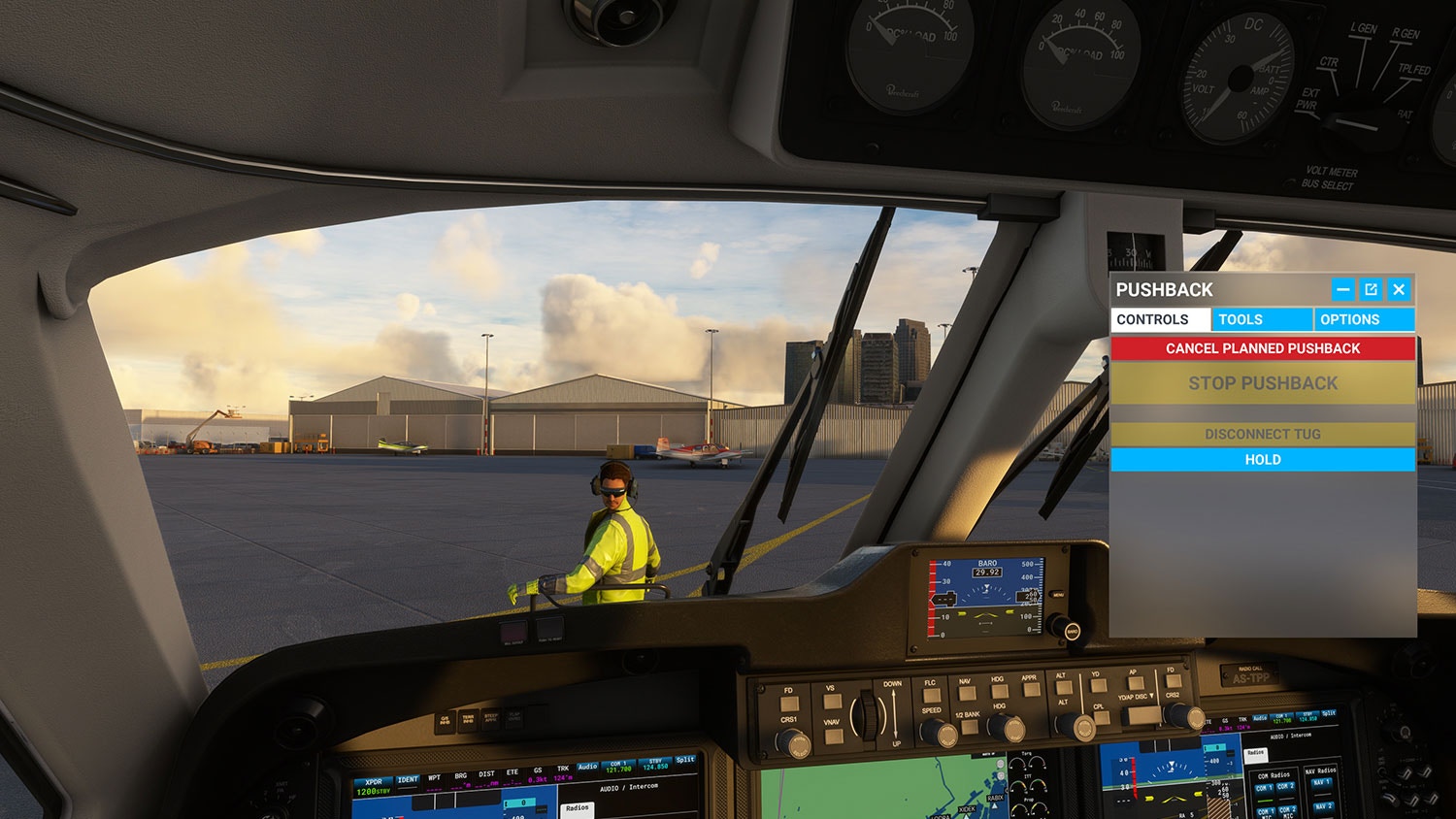
Task: Open the Options tab
Action: click(1363, 319)
